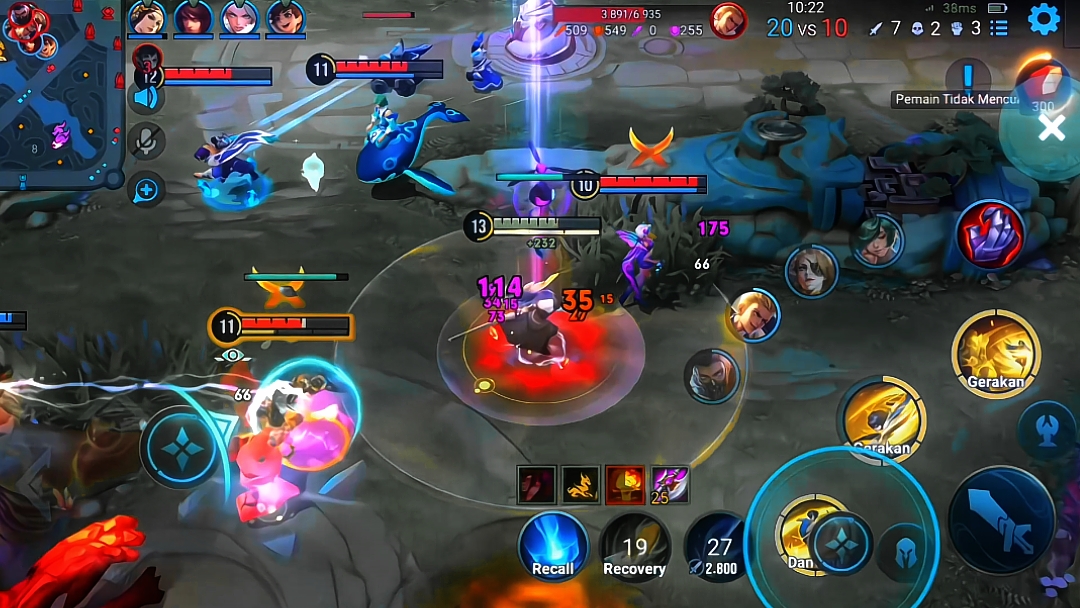This screenshot has width=1080, height=608.
Task: Activate the Recall button
Action: point(553,546)
